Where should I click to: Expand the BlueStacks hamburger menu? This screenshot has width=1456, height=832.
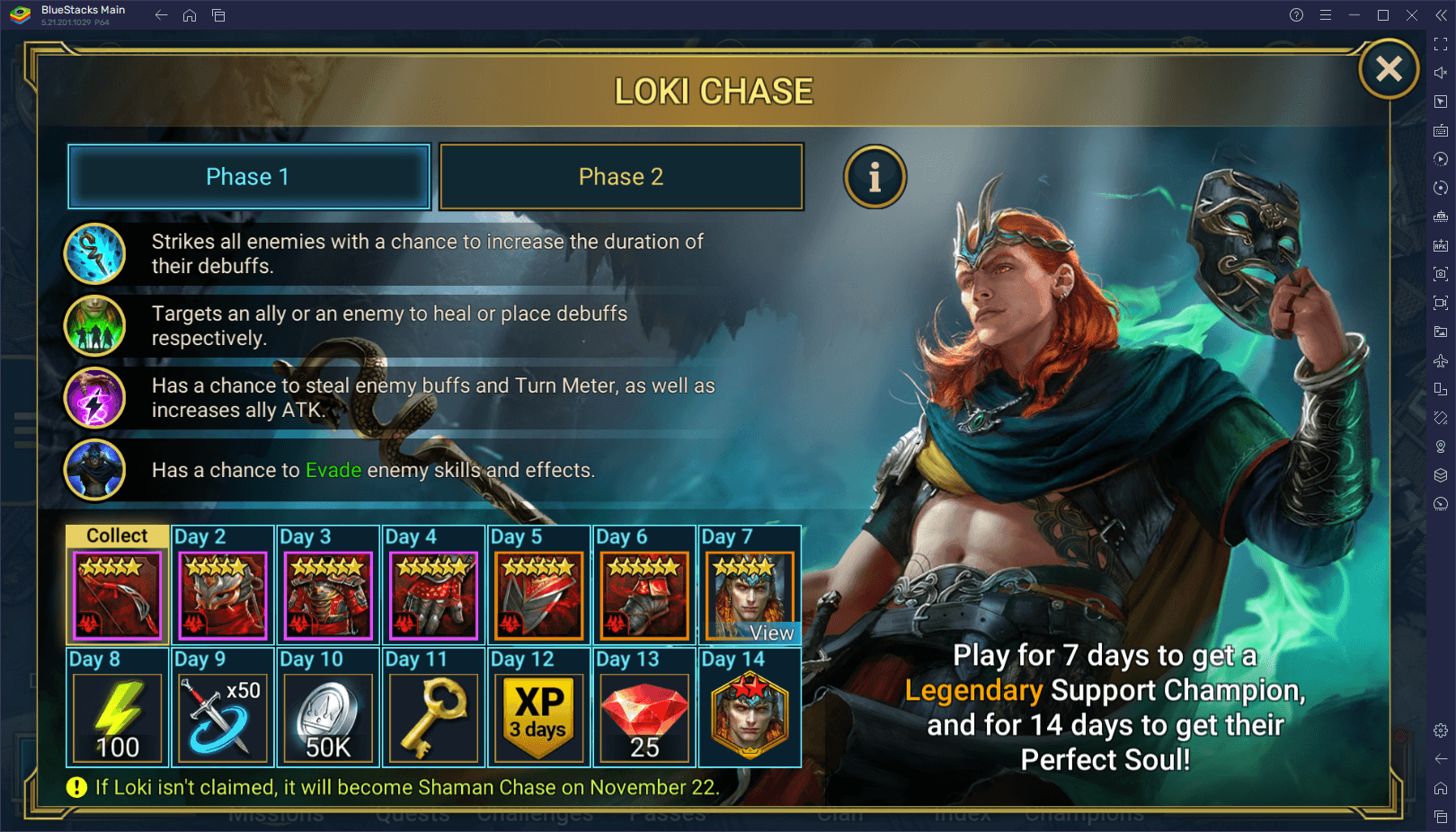(x=1326, y=14)
